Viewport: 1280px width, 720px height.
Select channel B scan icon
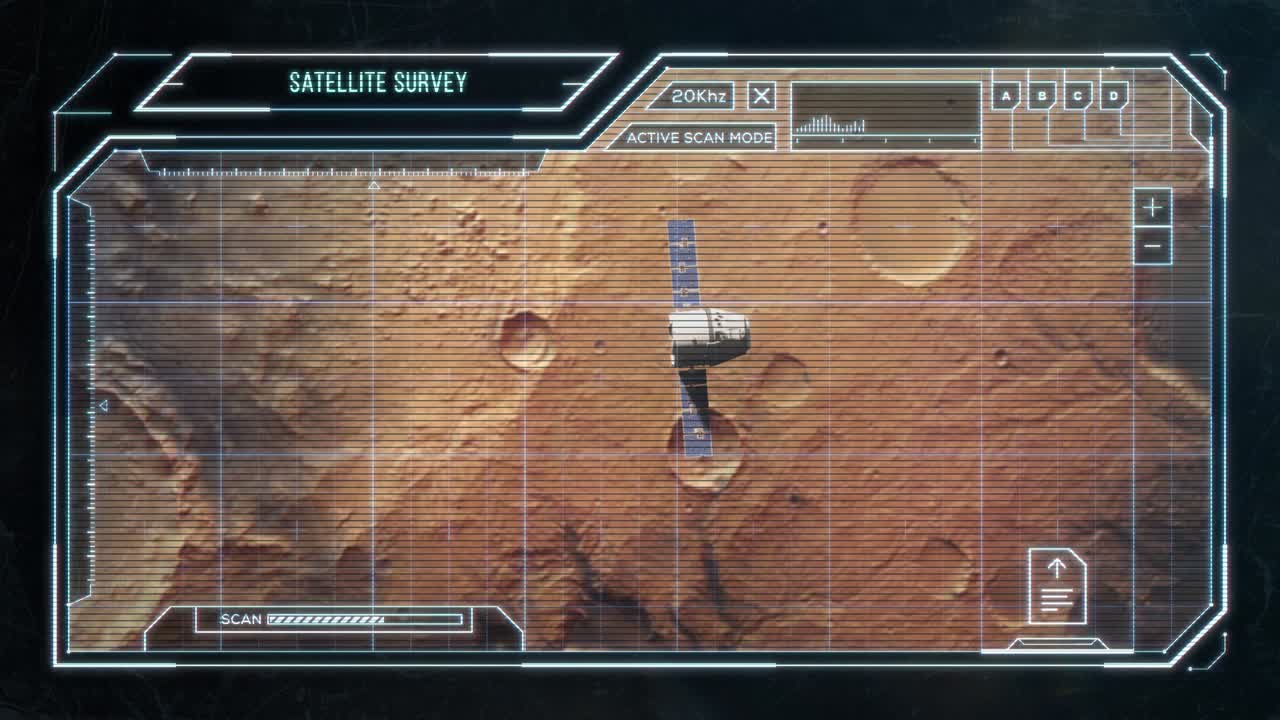[1040, 96]
